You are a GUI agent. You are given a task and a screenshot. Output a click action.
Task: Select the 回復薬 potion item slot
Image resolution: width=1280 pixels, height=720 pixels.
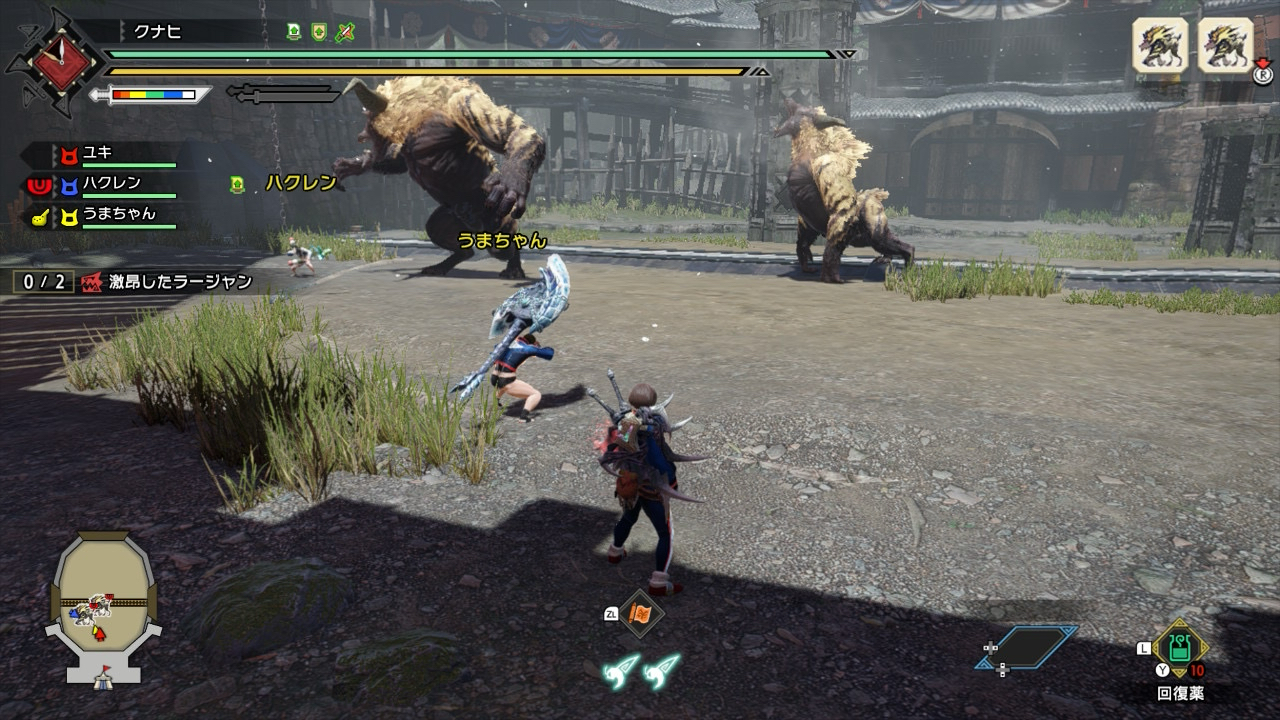1179,649
